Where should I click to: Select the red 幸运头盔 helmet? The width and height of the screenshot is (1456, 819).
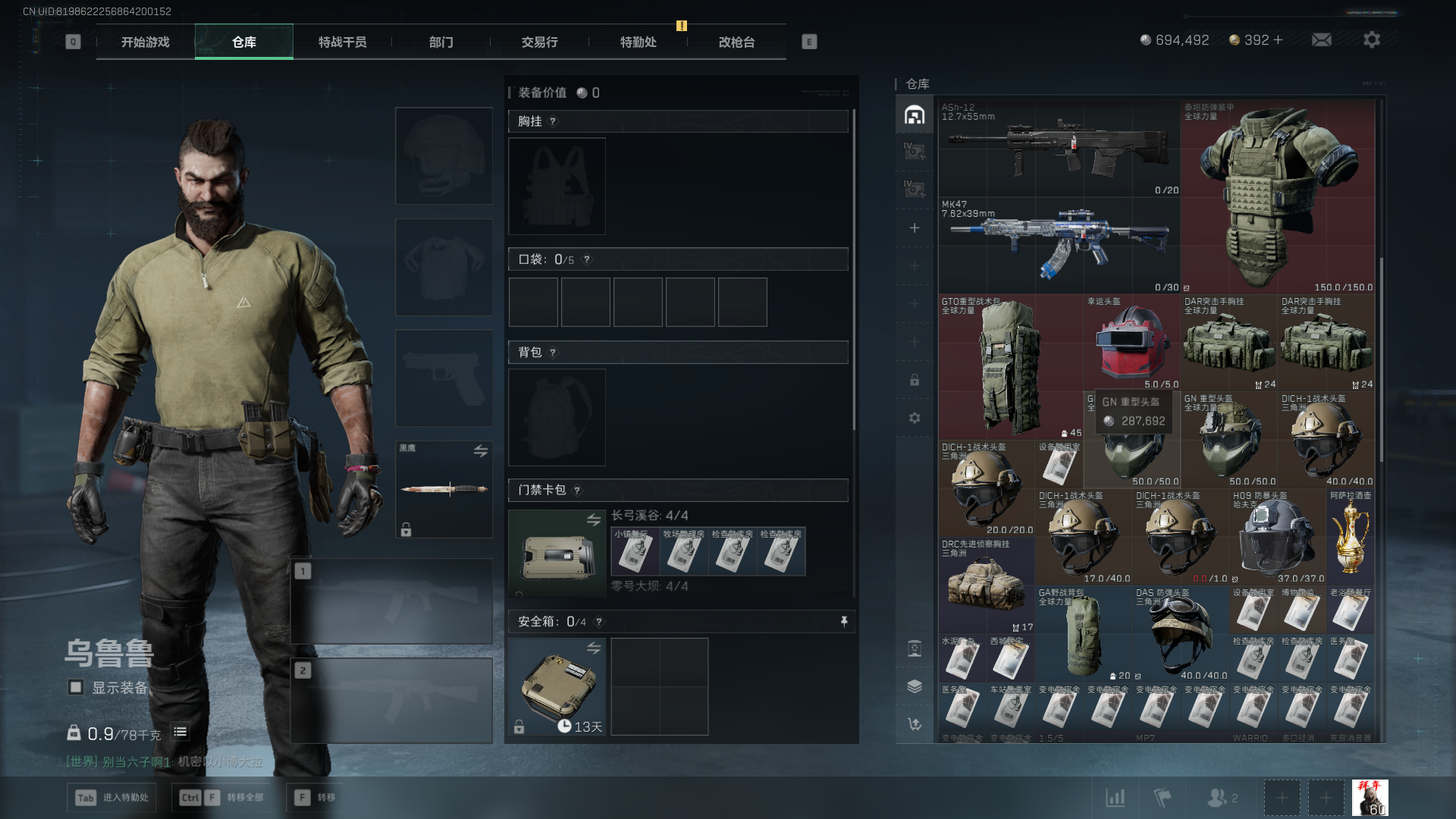coord(1131,343)
